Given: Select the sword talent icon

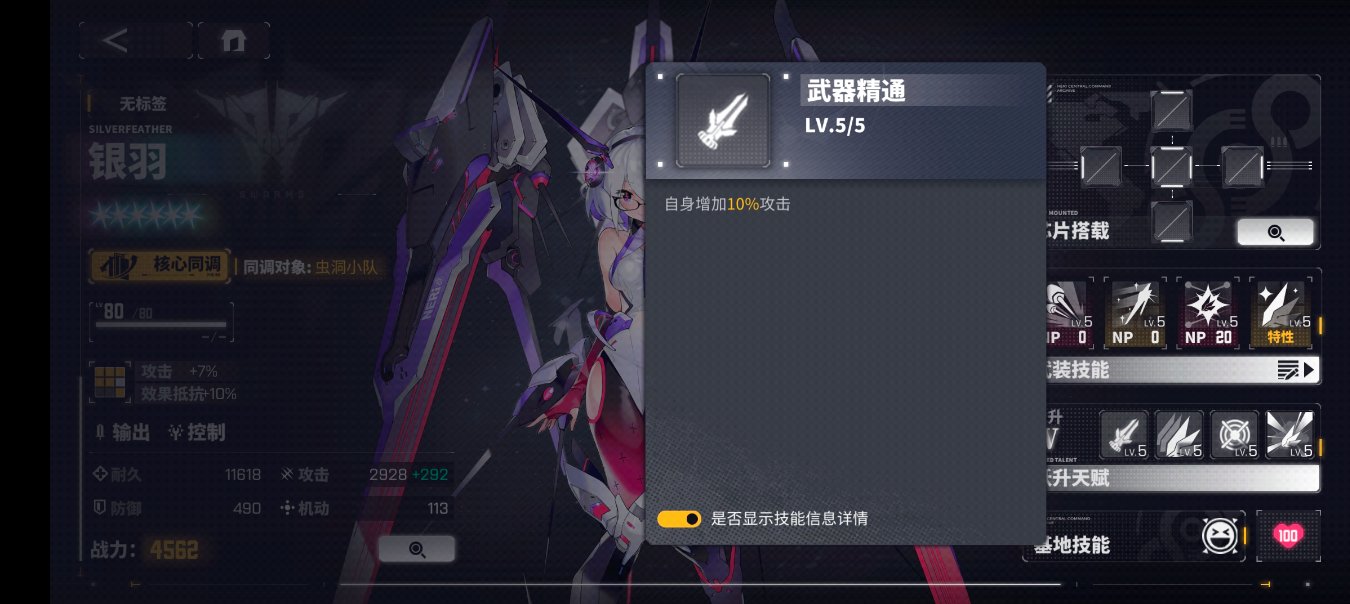Looking at the screenshot, I should tap(1124, 435).
